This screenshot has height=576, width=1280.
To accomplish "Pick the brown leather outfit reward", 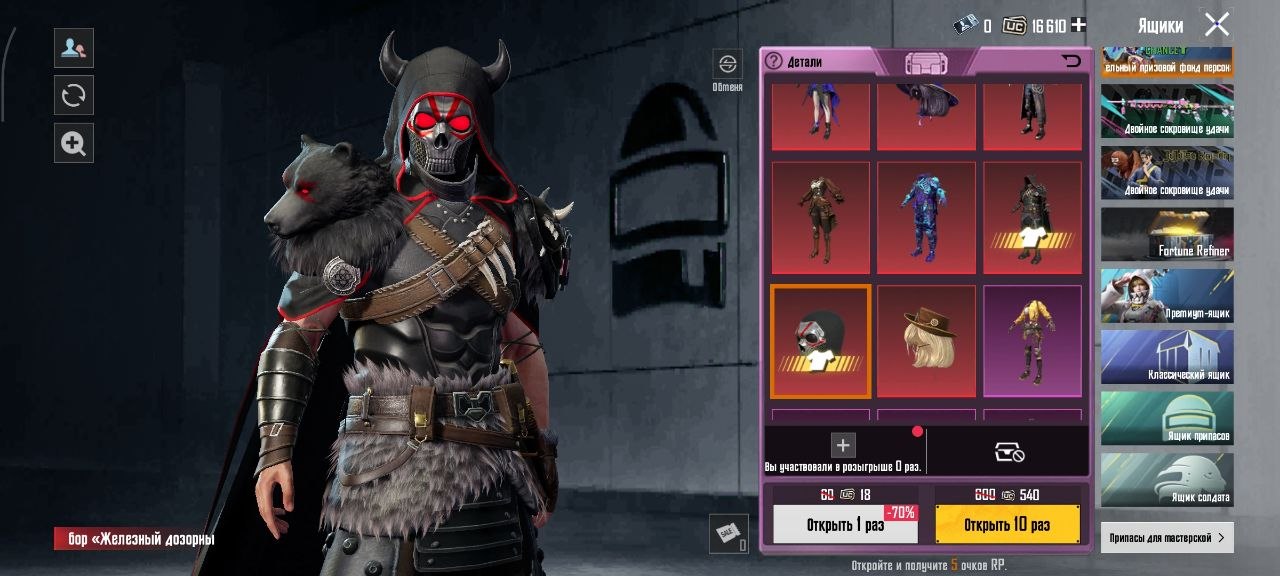I will [821, 218].
